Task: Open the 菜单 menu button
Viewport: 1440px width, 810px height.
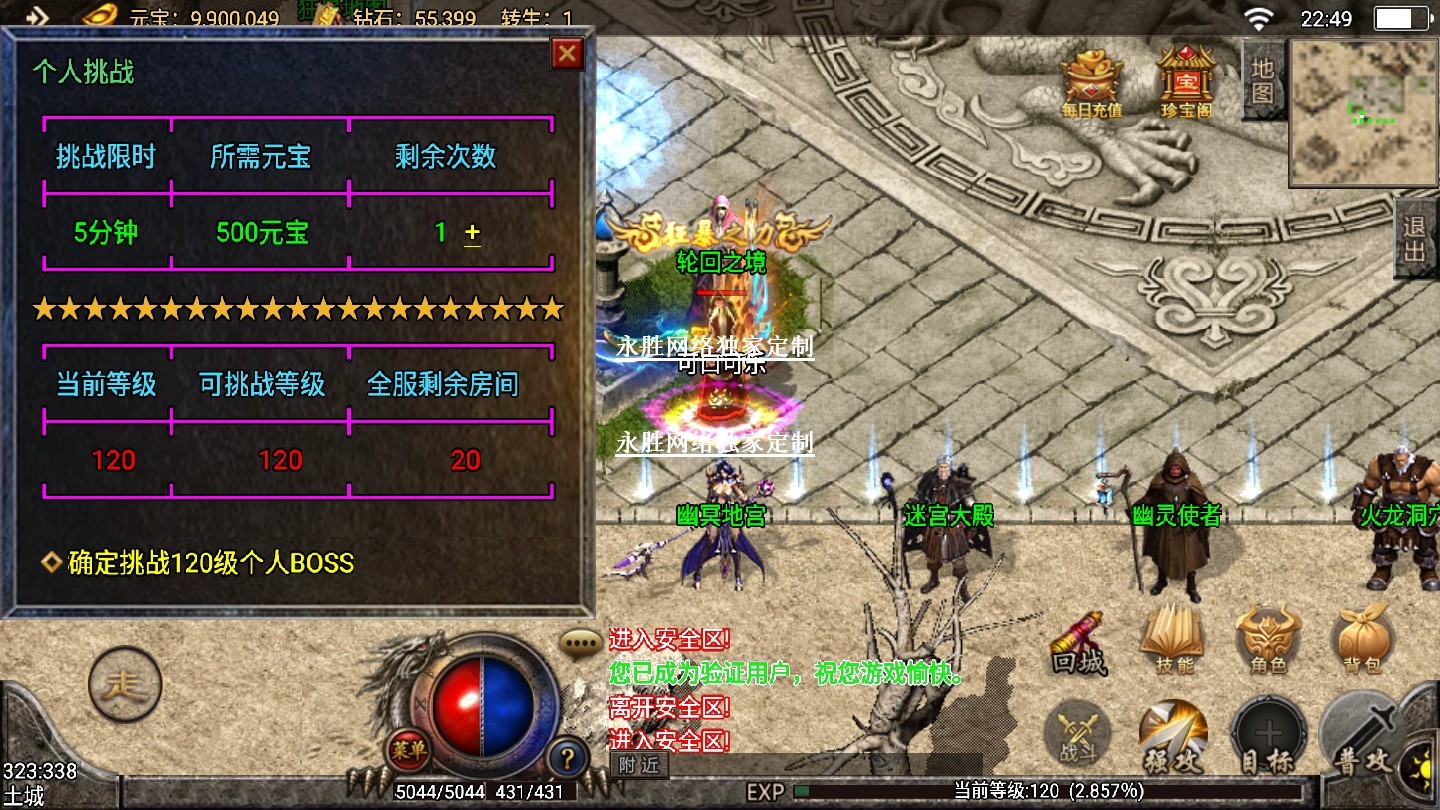Action: [409, 749]
